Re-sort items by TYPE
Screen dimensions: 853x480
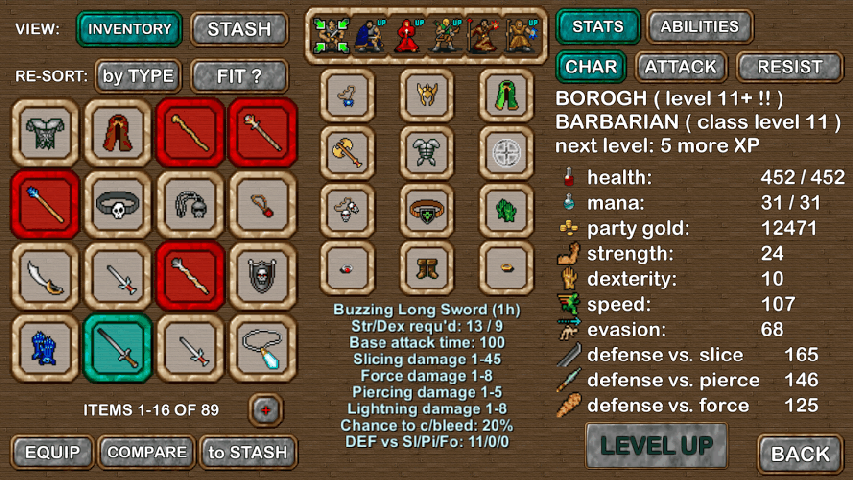(x=138, y=75)
